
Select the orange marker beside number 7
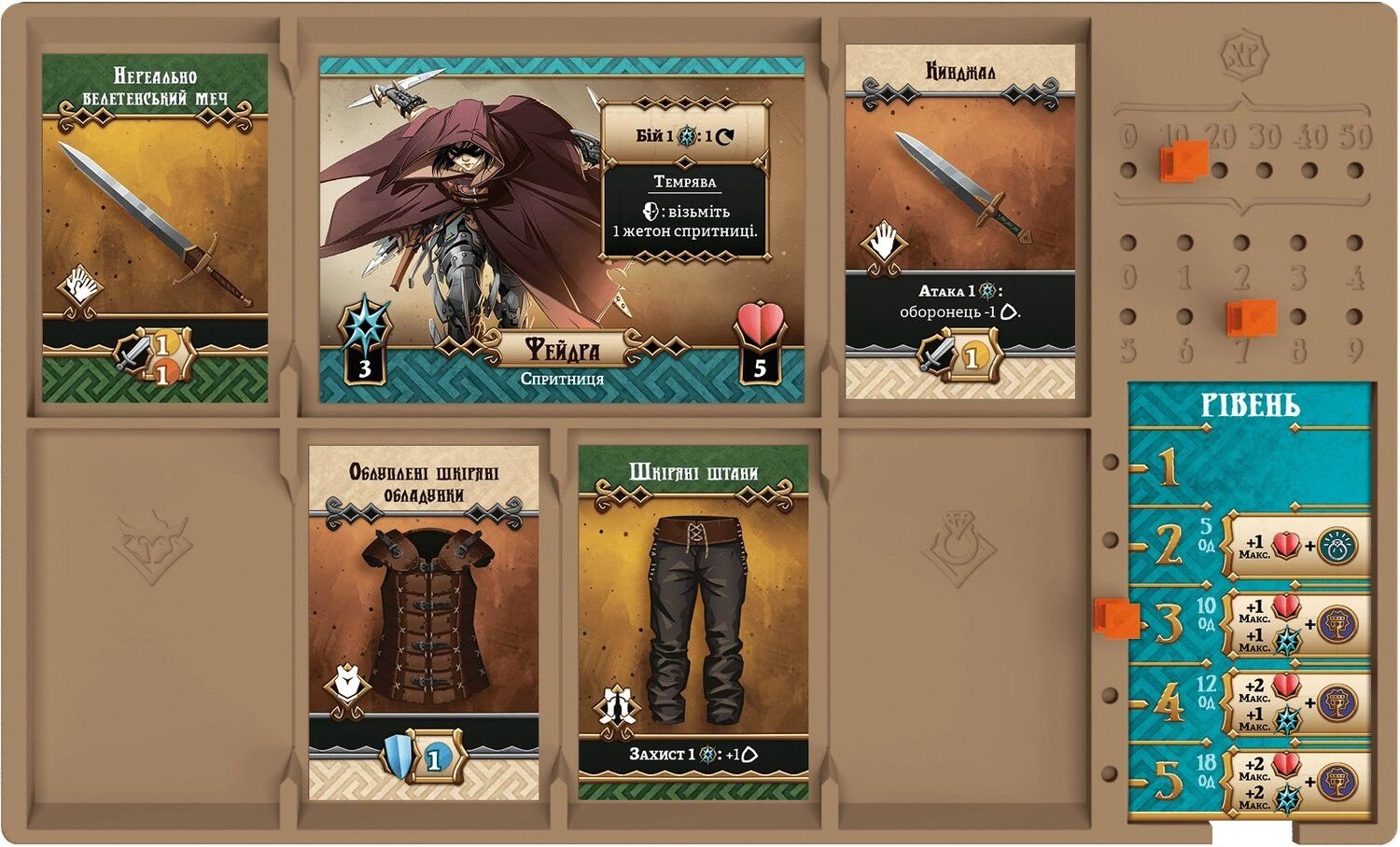(x=1252, y=317)
